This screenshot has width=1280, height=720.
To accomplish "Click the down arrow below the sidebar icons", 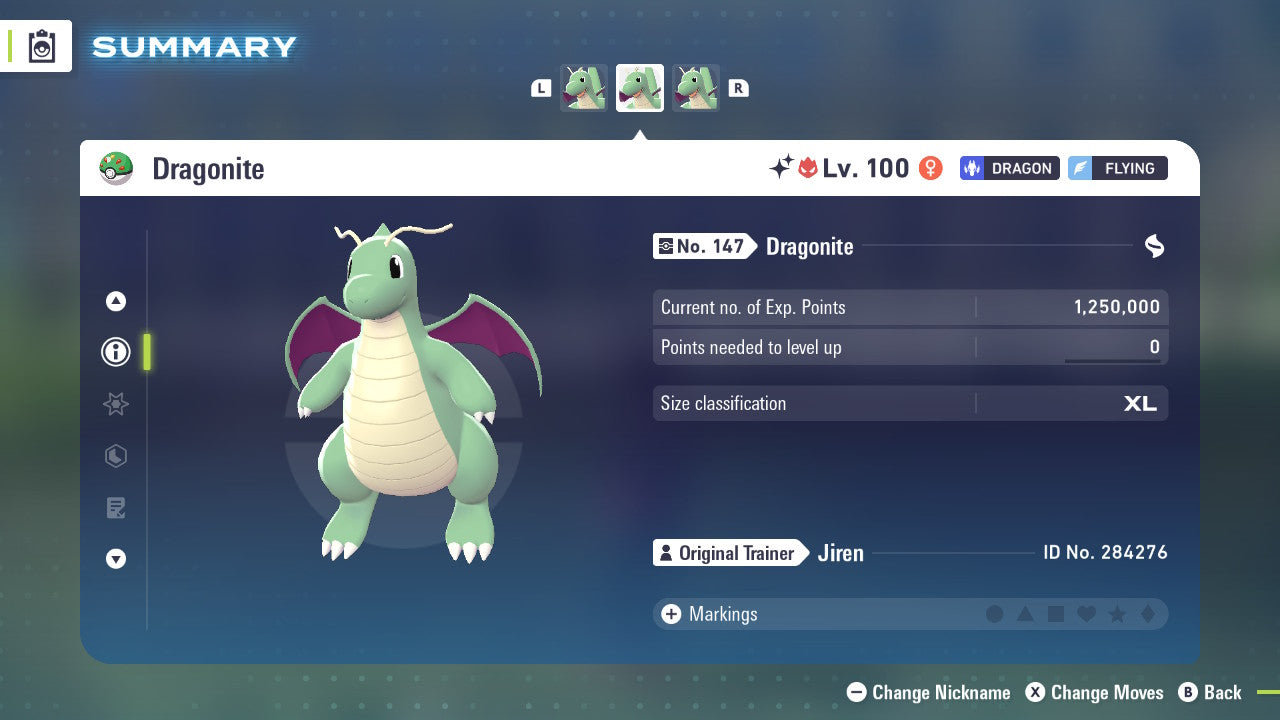I will pyautogui.click(x=115, y=560).
